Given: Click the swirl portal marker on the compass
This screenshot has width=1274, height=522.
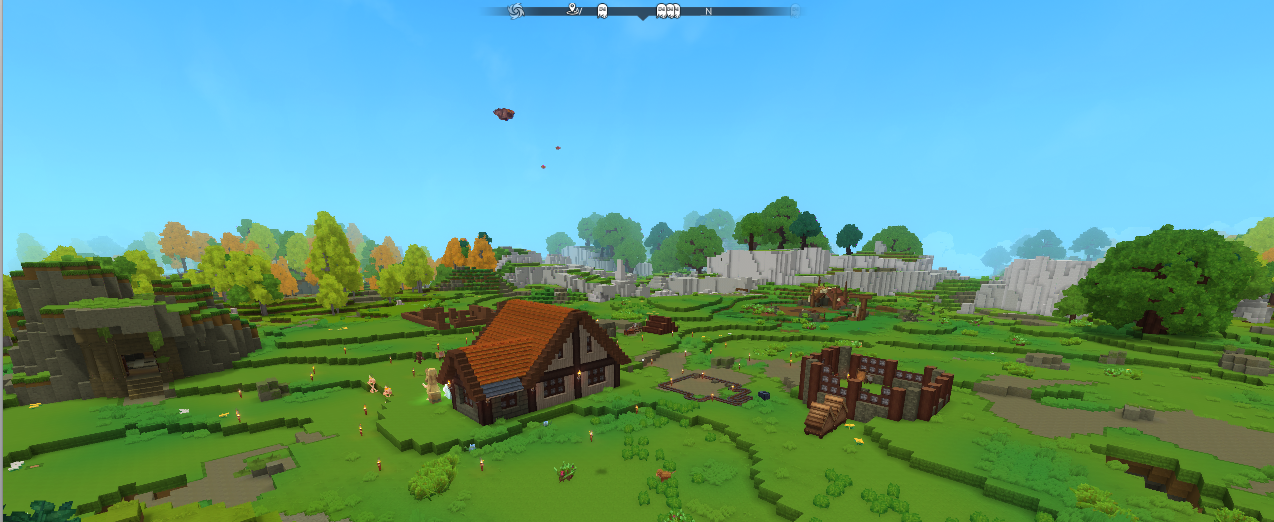Looking at the screenshot, I should point(516,11).
